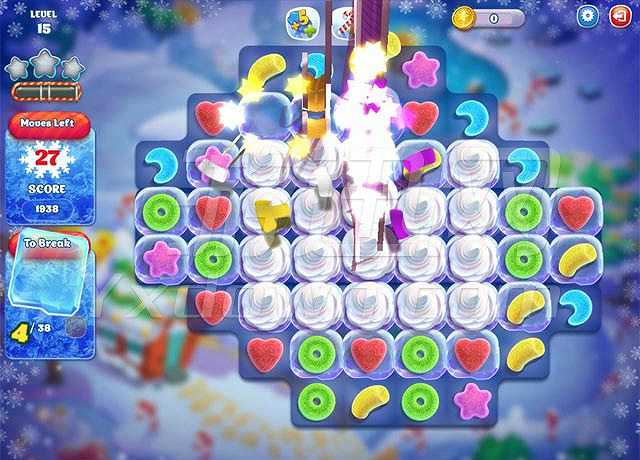
Task: Select the green ring in the leftmost column
Action: [x=160, y=211]
